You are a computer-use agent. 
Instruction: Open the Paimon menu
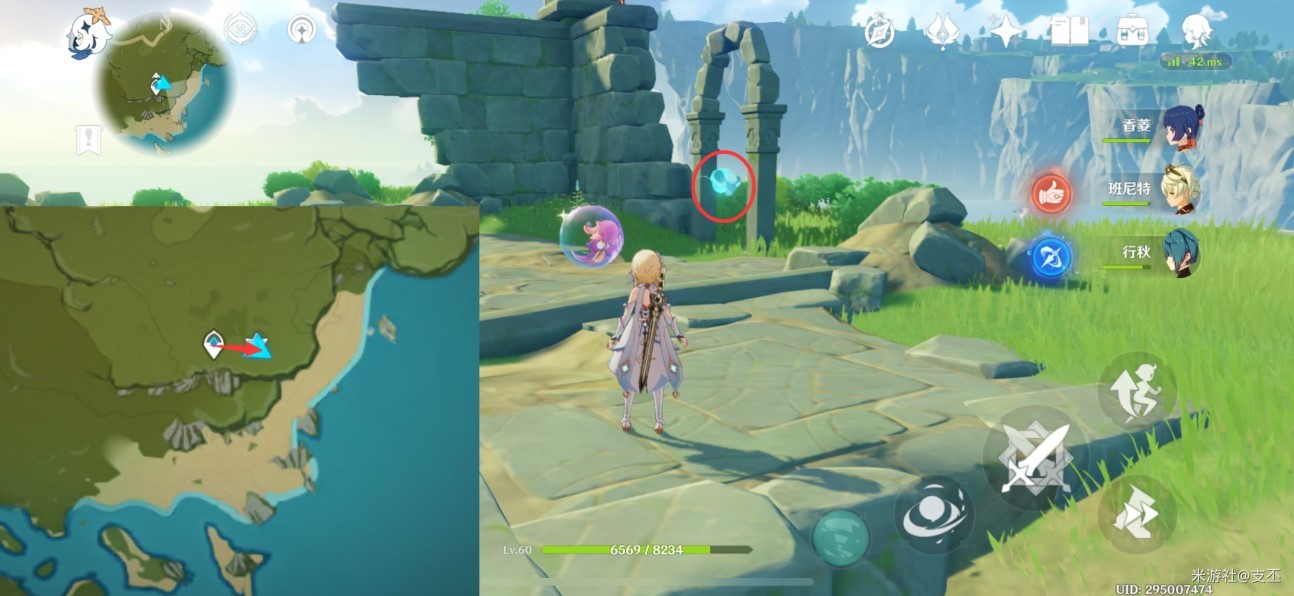(x=85, y=33)
